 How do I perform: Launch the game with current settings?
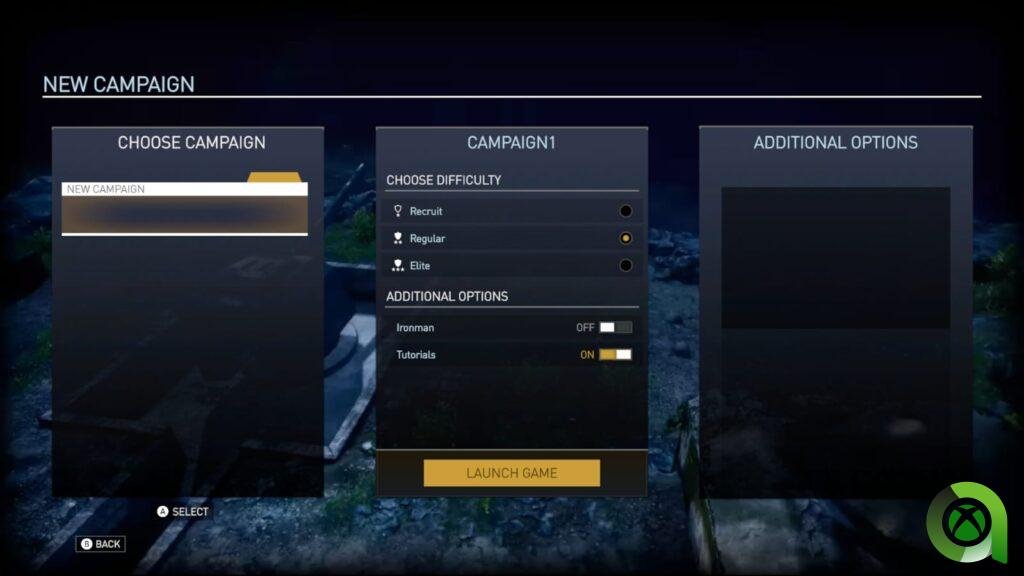(511, 473)
